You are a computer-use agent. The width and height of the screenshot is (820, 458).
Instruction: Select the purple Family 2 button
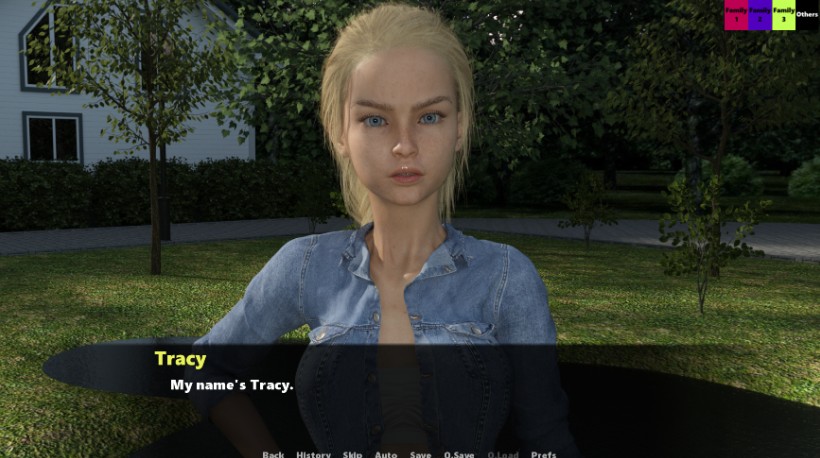coord(760,15)
